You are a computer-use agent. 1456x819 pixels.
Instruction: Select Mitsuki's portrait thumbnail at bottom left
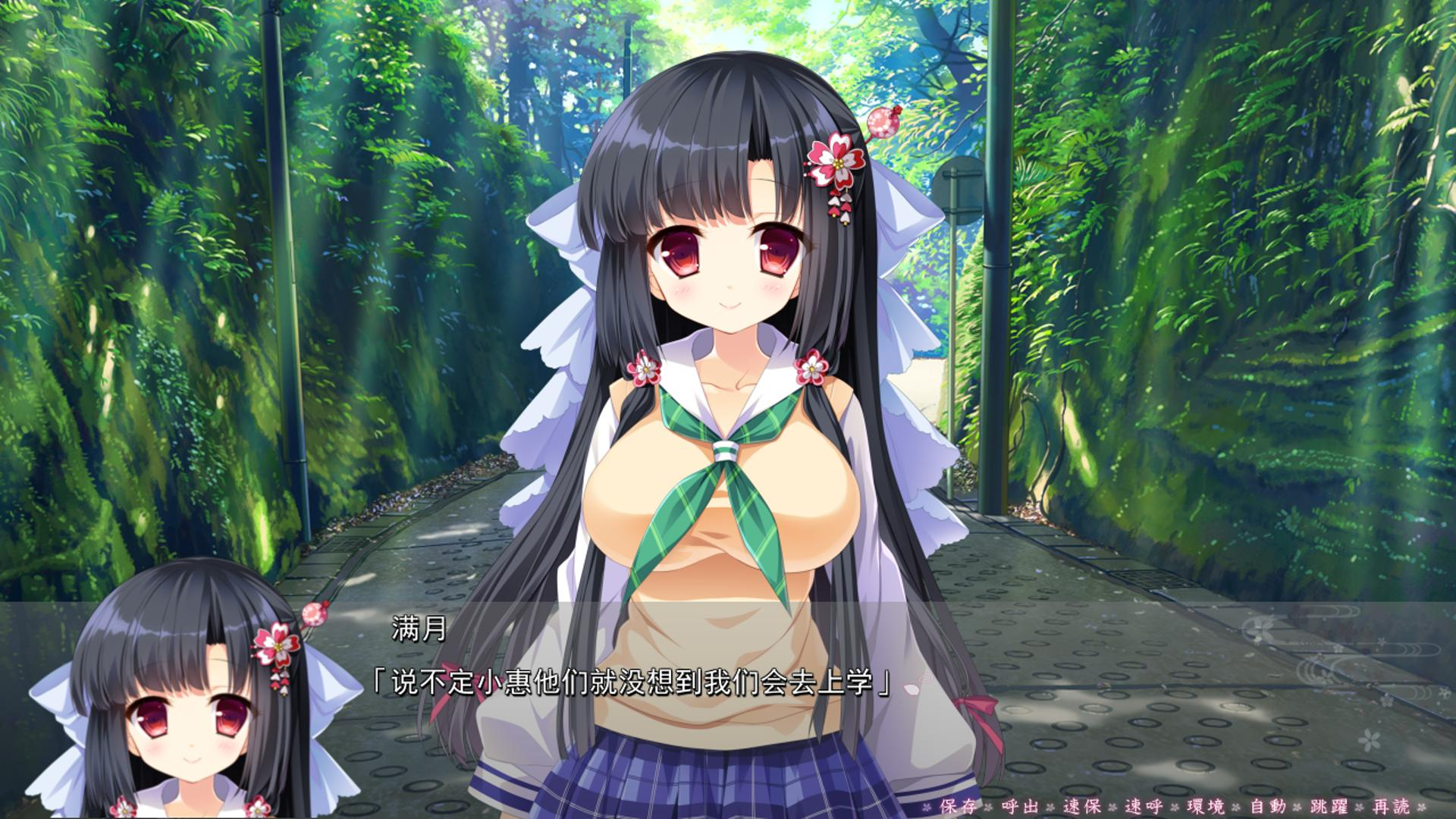[x=182, y=705]
